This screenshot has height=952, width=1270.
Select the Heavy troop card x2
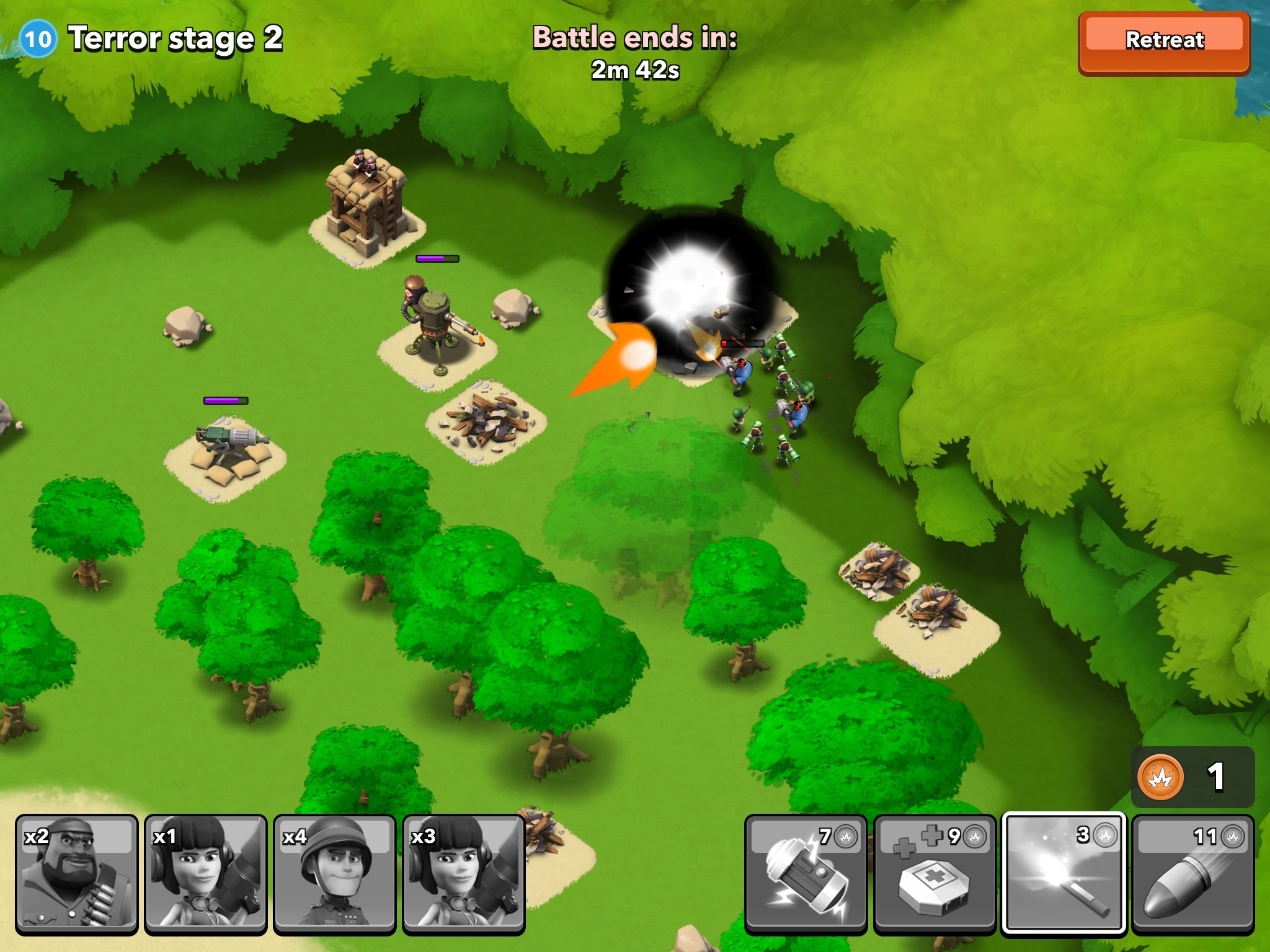[77, 874]
